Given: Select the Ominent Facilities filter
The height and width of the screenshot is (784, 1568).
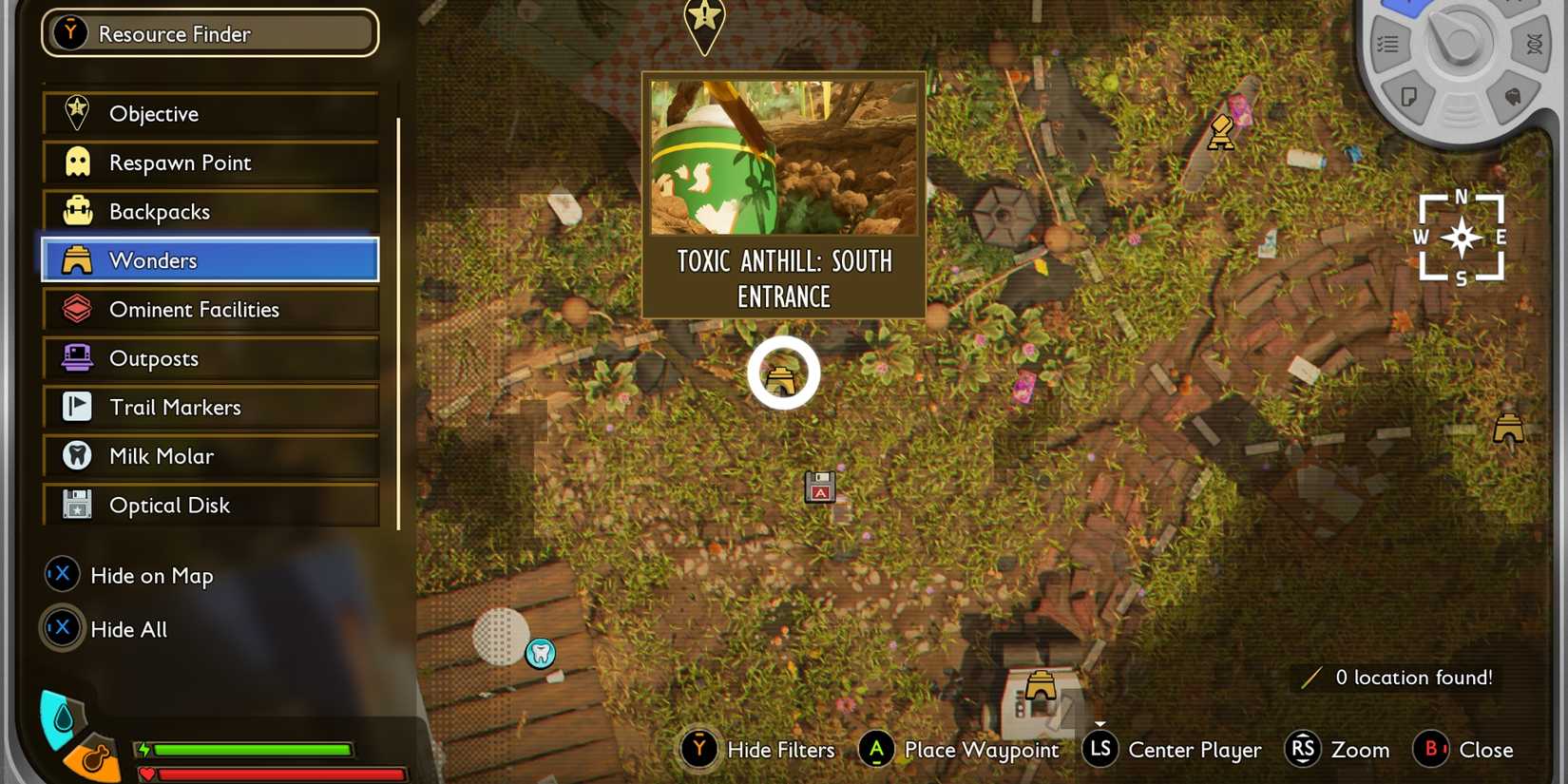Looking at the screenshot, I should (x=210, y=310).
